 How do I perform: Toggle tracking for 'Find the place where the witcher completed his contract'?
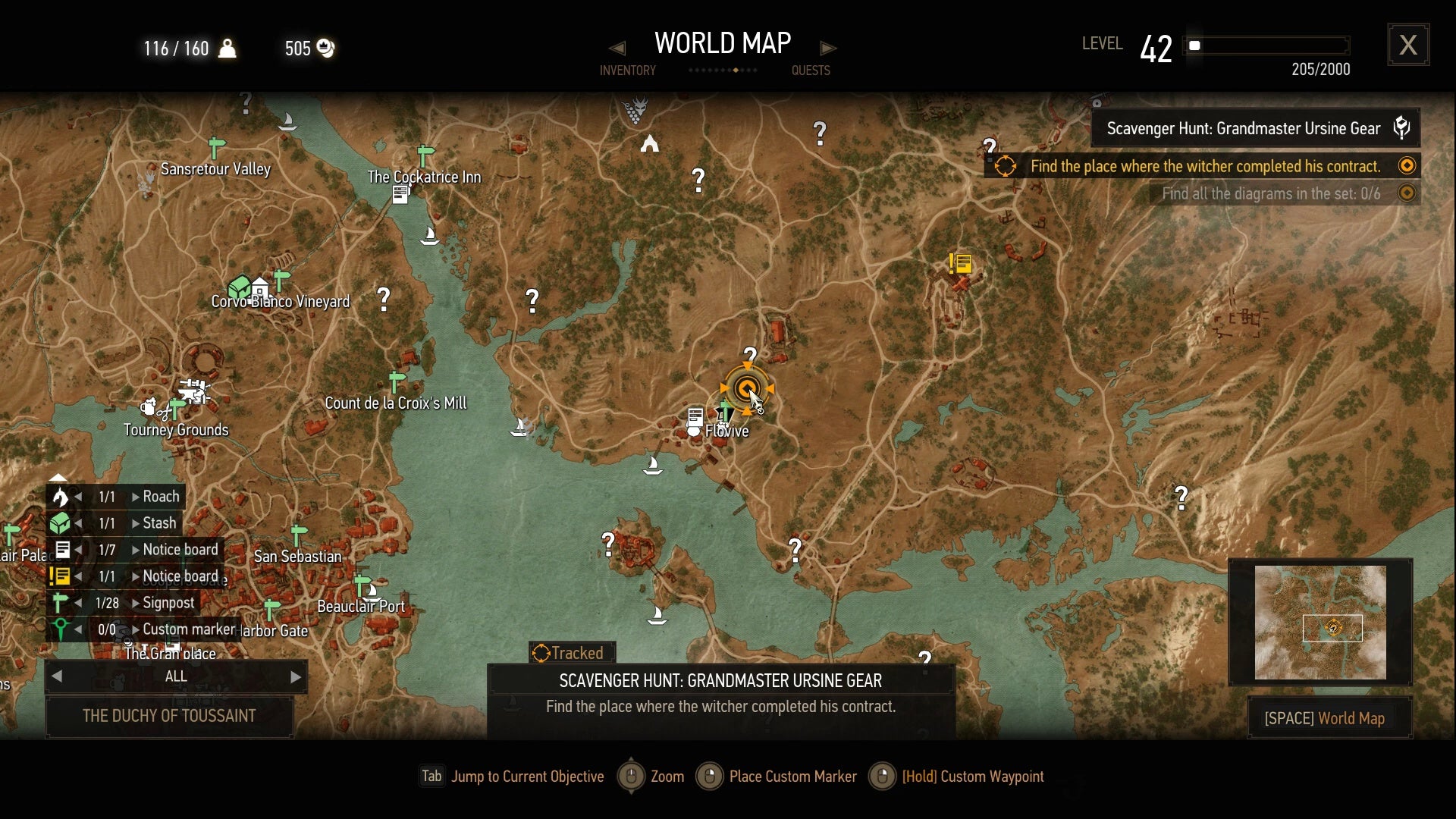coord(1407,165)
